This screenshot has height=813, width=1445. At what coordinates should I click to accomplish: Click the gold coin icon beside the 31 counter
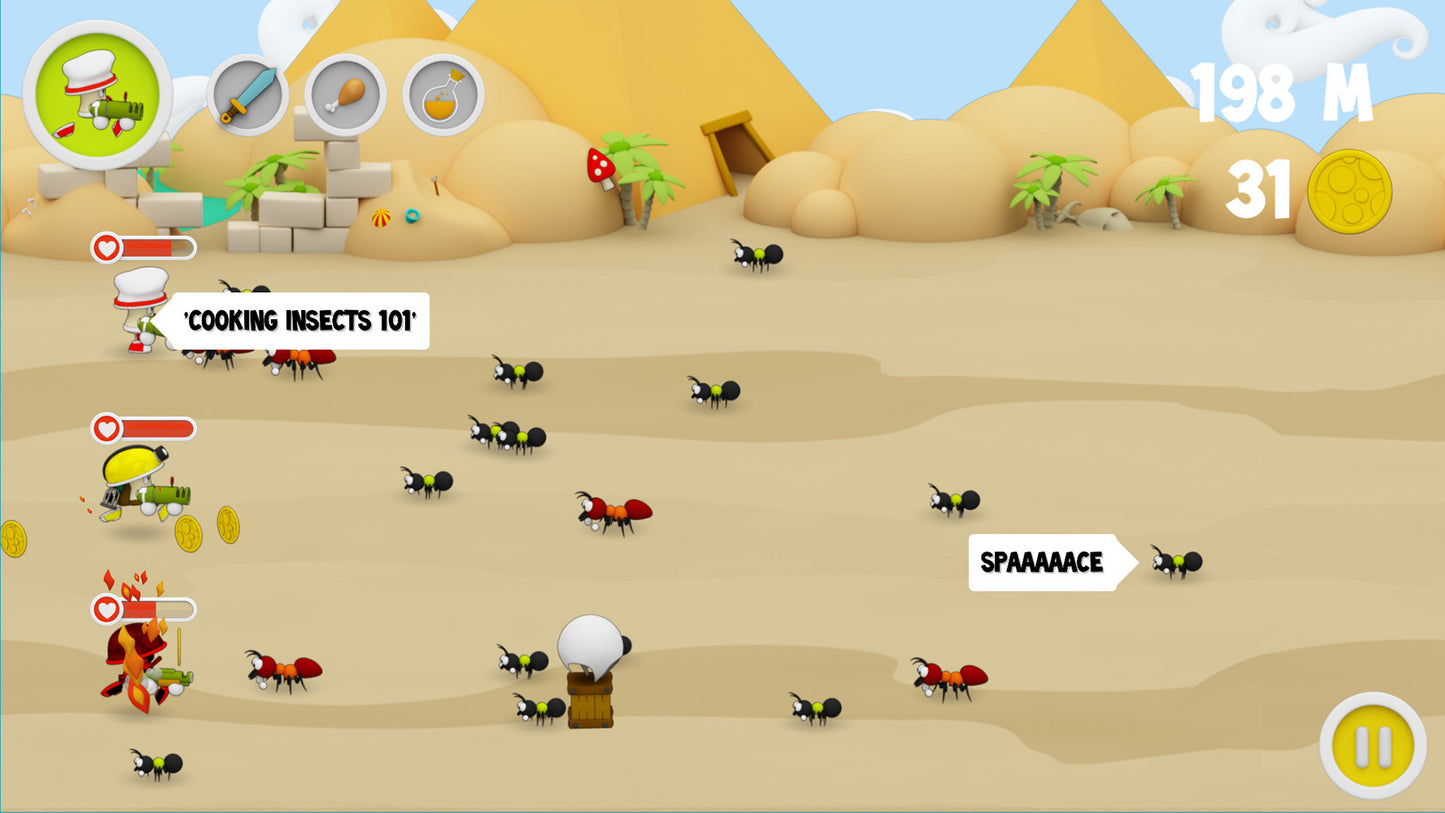pos(1352,190)
